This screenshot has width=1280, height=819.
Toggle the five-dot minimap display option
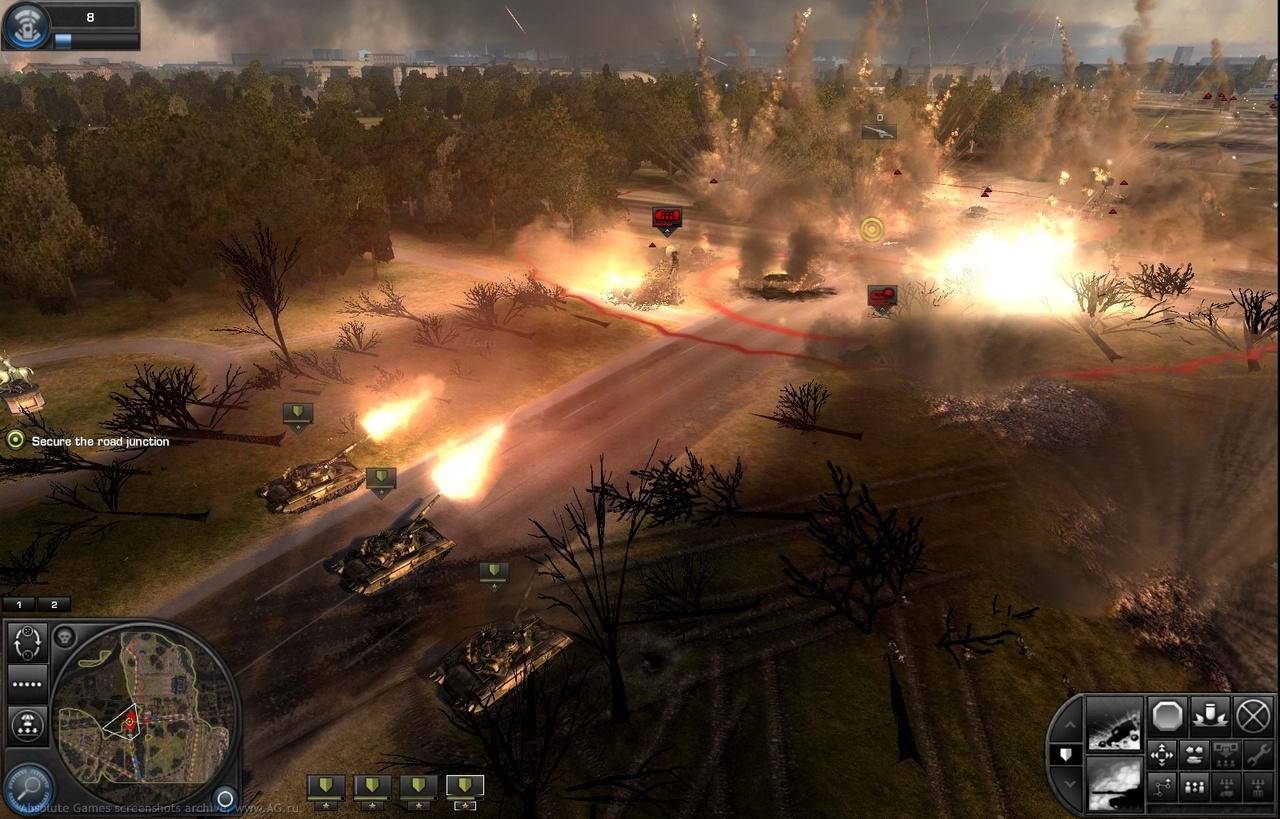pyautogui.click(x=25, y=684)
